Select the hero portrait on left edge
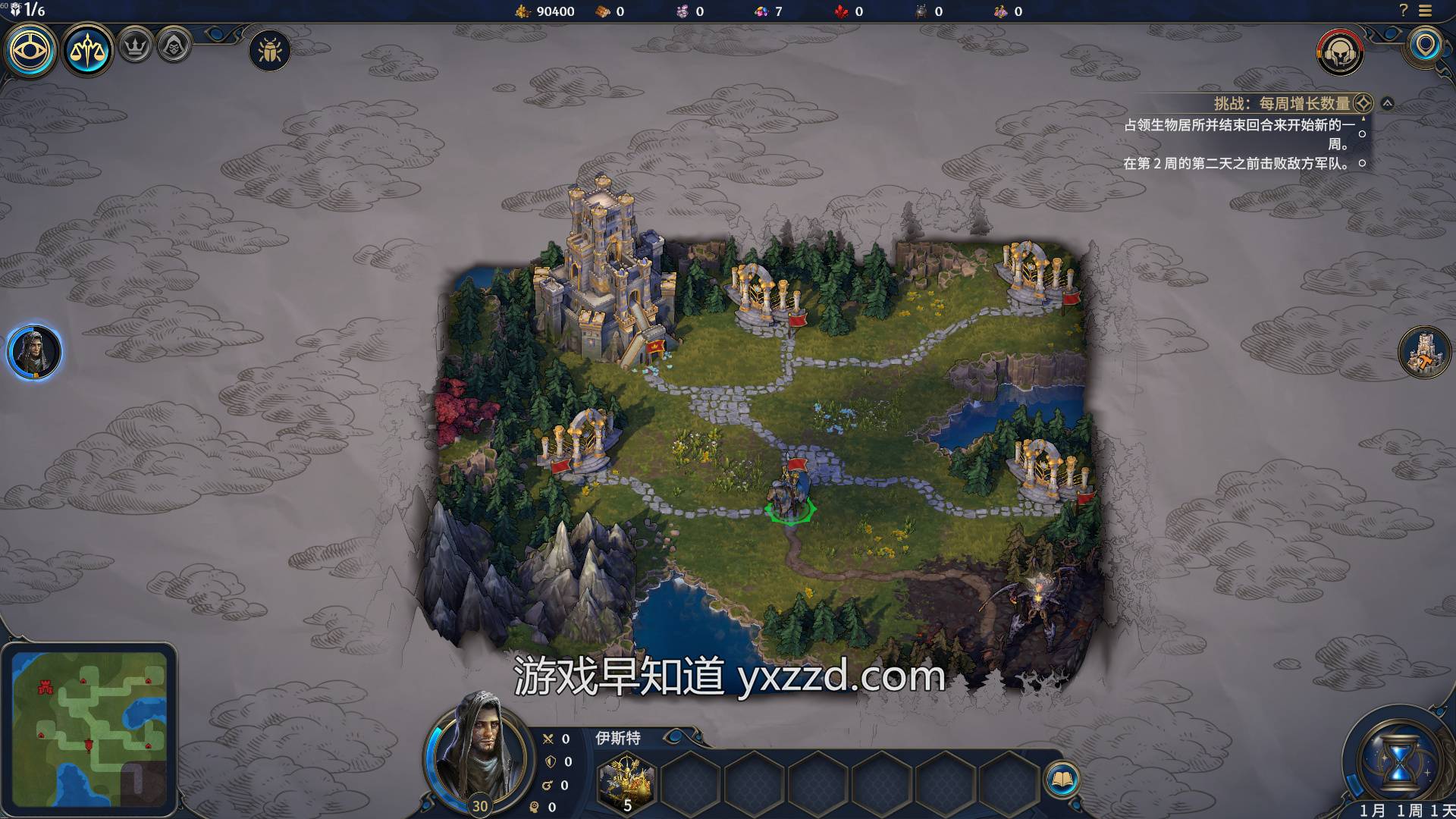 pos(34,353)
